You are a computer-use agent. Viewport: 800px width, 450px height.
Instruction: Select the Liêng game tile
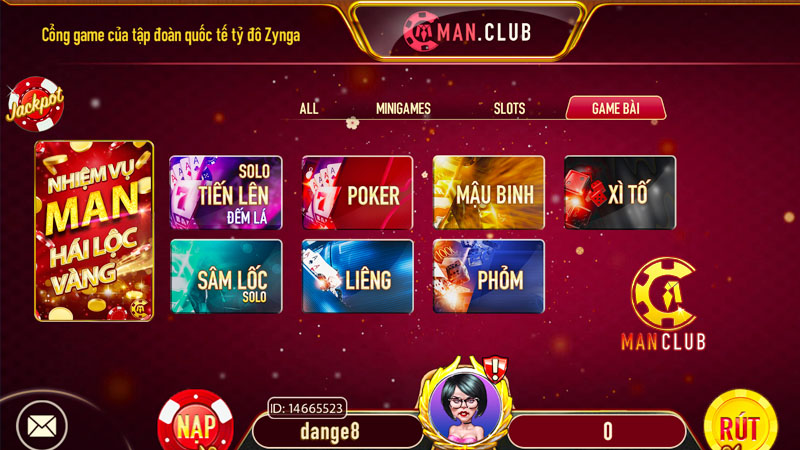coord(357,277)
